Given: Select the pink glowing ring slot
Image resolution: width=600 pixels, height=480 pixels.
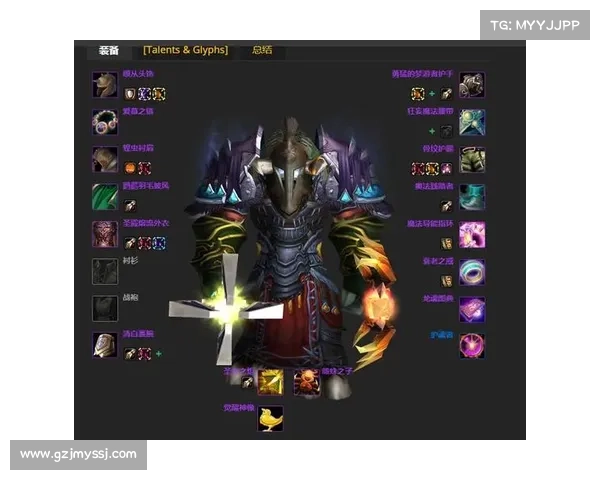Looking at the screenshot, I should (x=472, y=234).
